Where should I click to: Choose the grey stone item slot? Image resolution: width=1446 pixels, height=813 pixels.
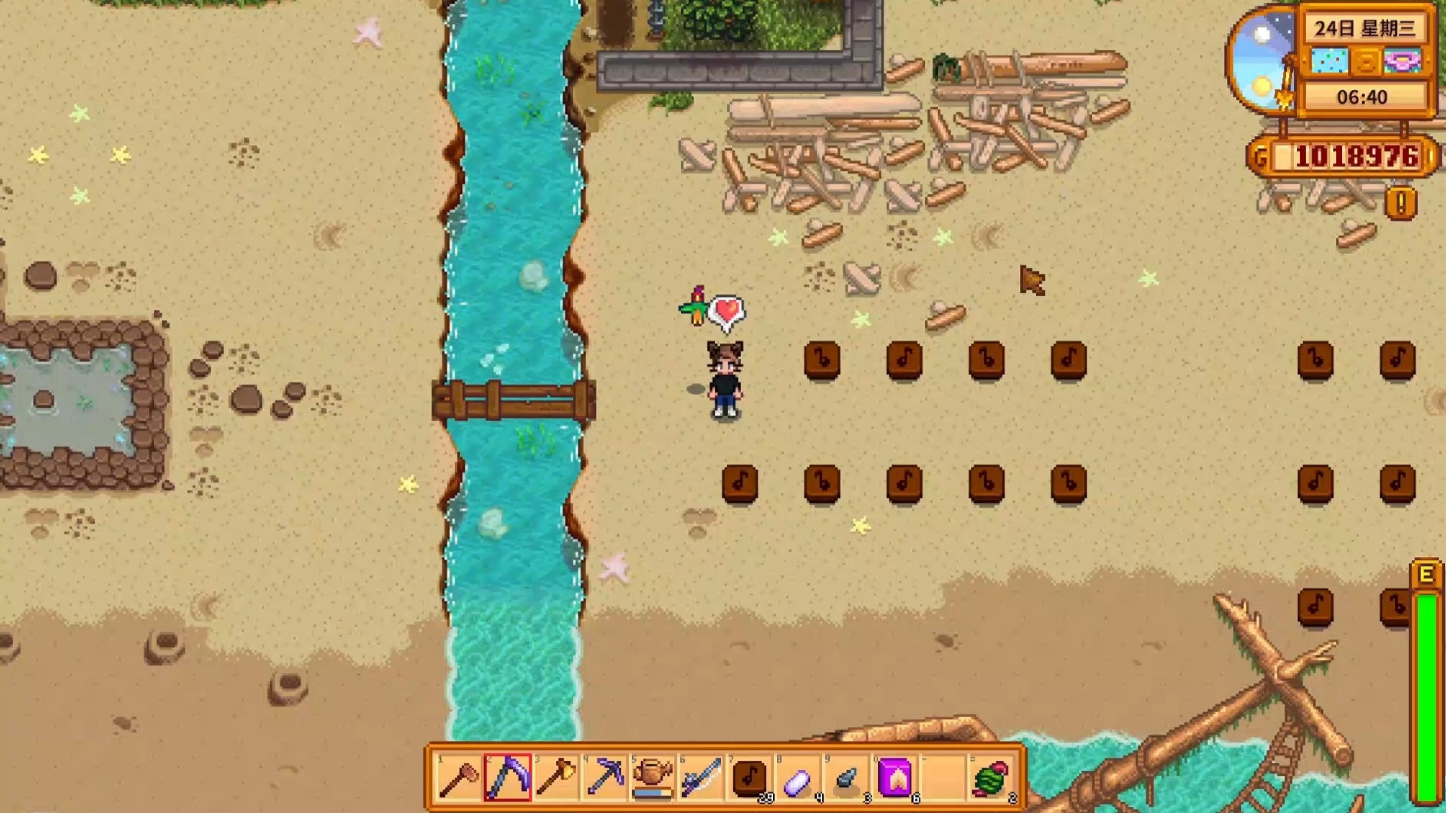(x=847, y=777)
